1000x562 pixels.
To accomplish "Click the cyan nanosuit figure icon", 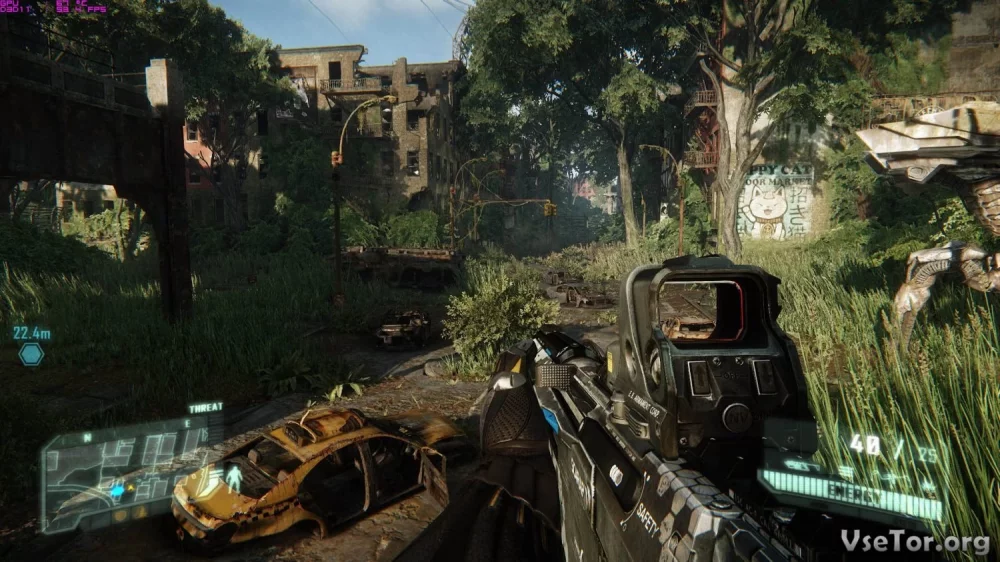I will 233,477.
